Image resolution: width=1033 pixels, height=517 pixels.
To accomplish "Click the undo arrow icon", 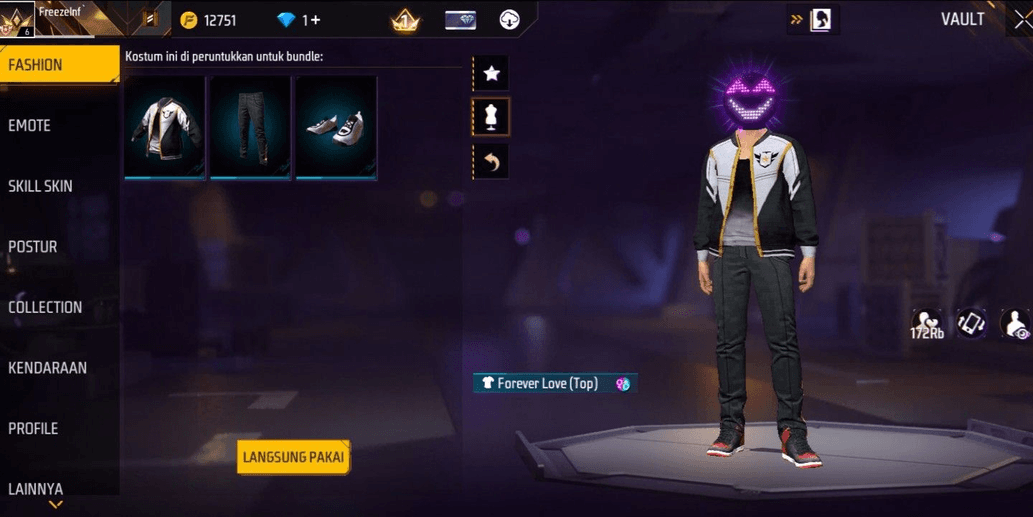I will [491, 162].
